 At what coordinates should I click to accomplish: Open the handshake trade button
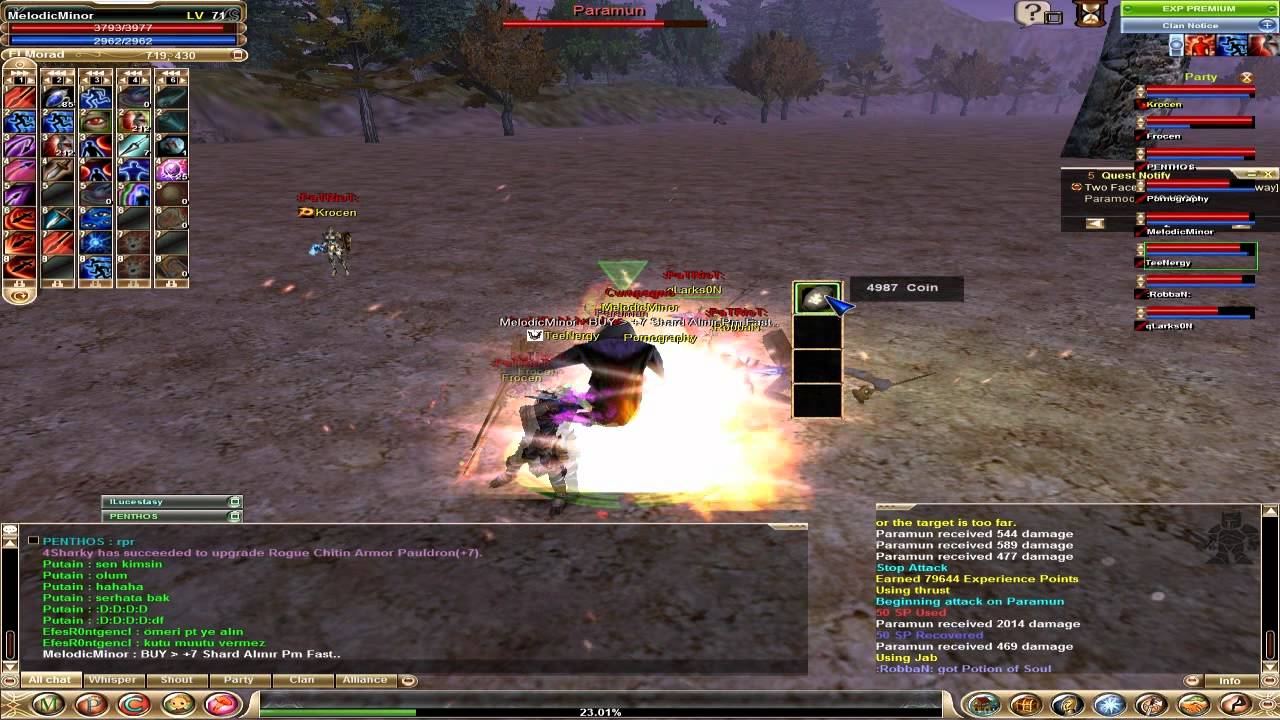tap(1193, 705)
